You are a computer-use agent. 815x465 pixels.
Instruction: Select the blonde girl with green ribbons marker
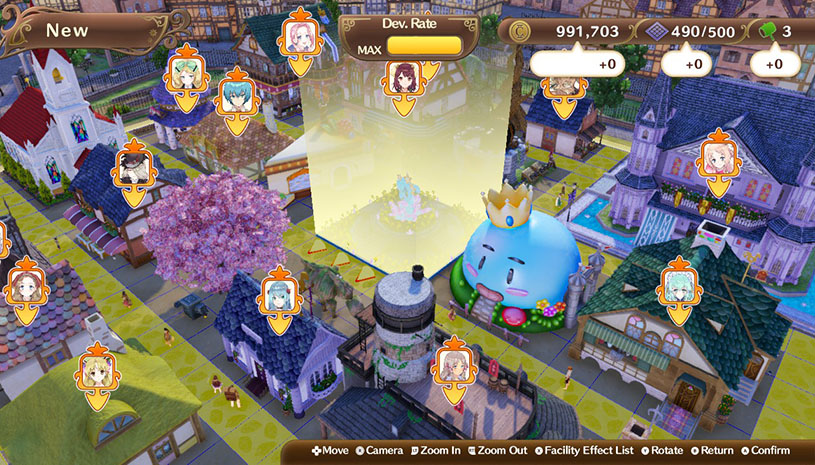point(187,72)
